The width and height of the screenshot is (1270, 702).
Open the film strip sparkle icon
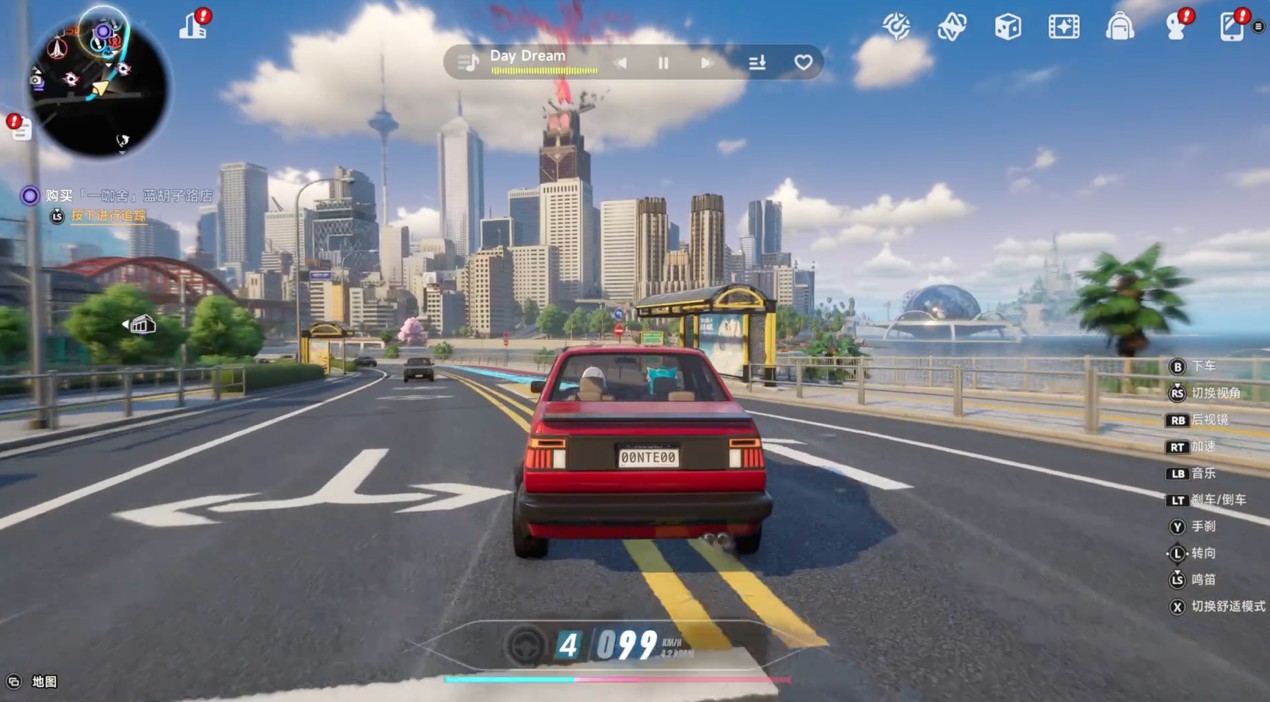pos(1063,27)
